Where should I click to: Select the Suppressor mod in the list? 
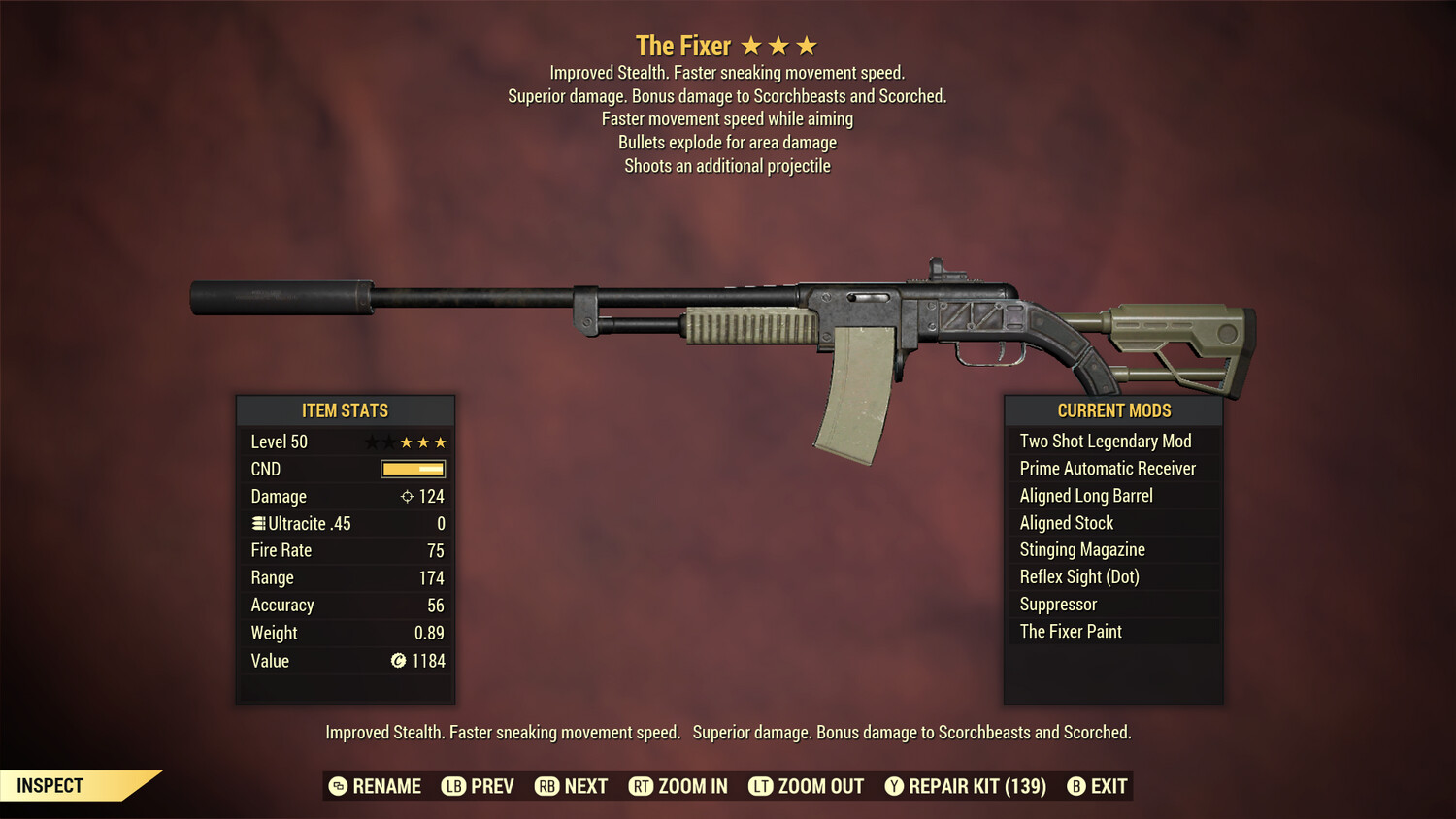coord(1057,604)
